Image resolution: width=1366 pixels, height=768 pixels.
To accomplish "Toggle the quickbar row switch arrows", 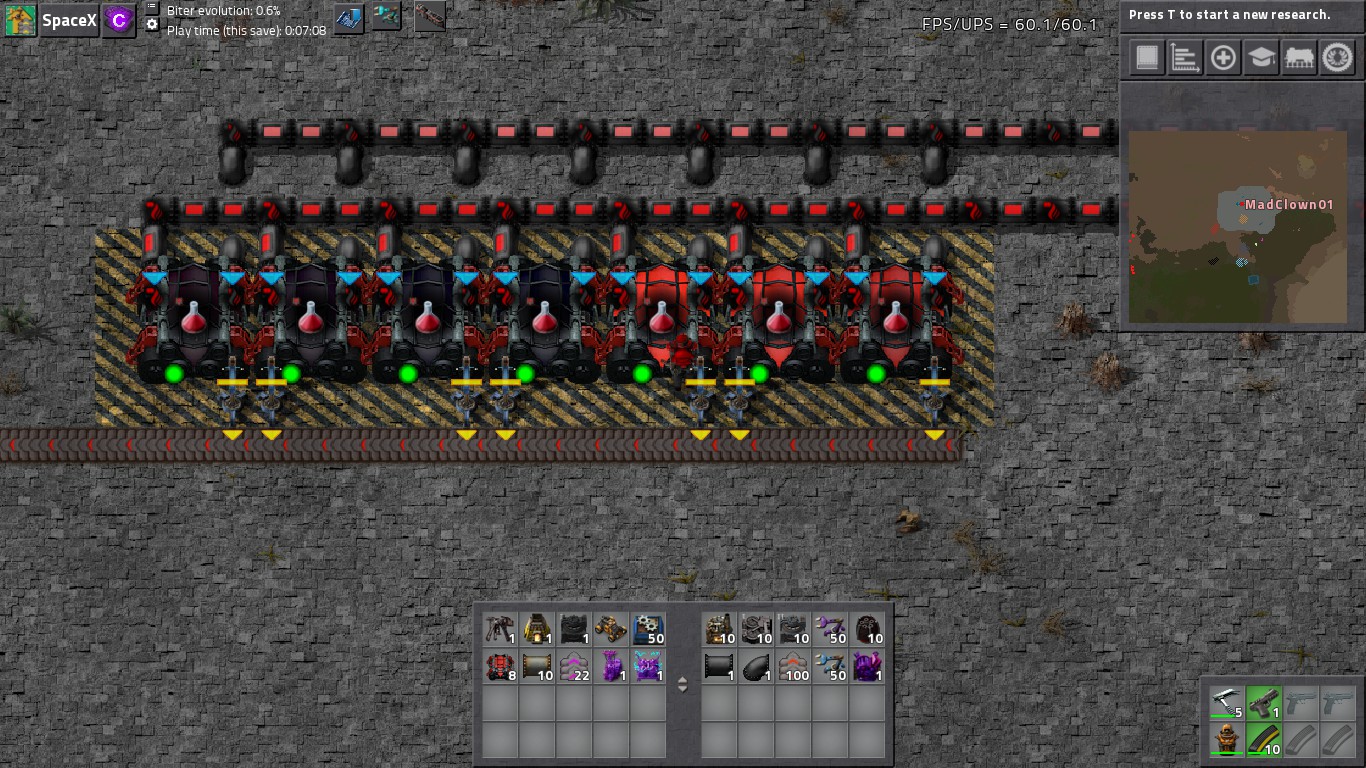I will (683, 685).
